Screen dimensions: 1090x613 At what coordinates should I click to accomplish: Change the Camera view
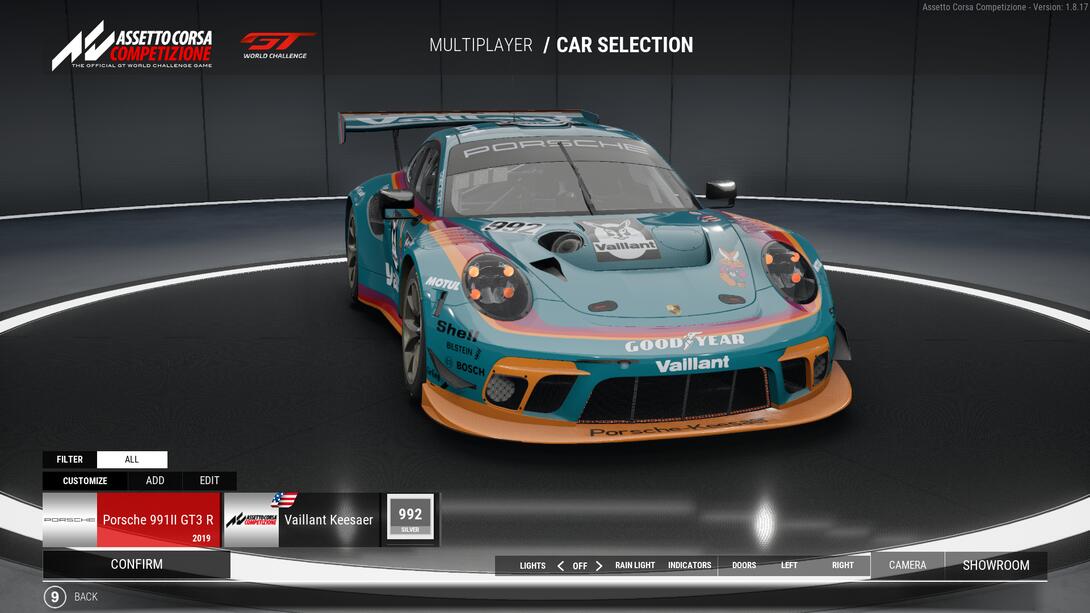(907, 565)
